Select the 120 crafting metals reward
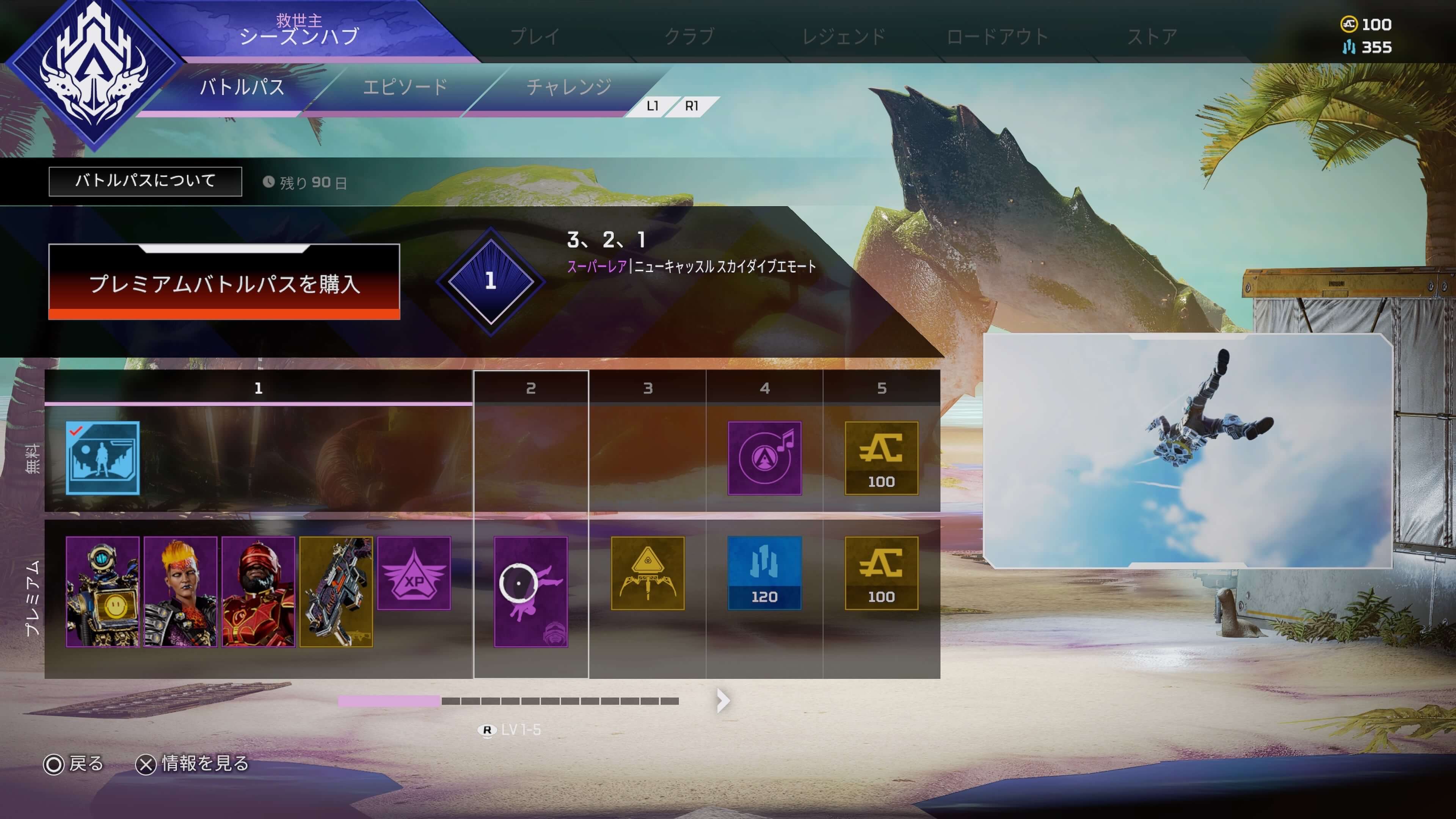The height and width of the screenshot is (819, 1456). point(764,573)
